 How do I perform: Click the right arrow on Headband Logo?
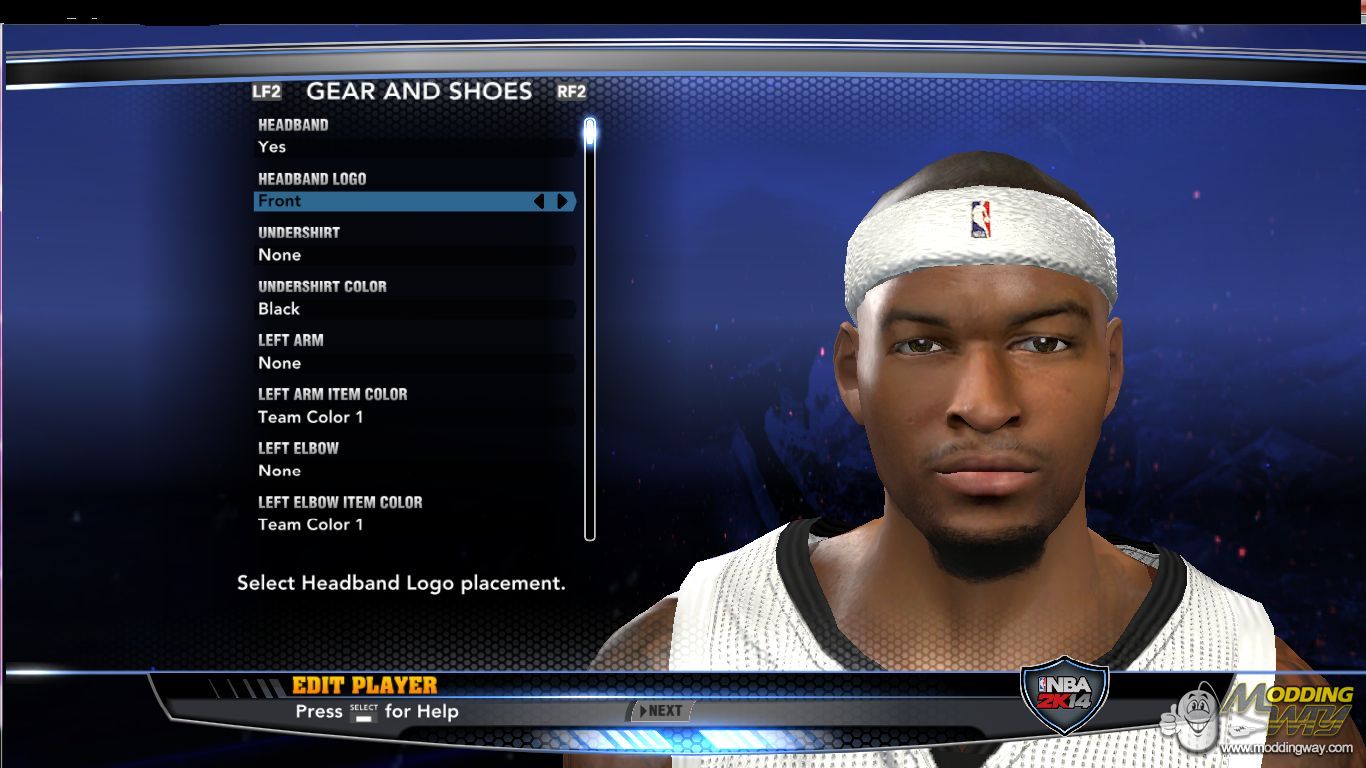[x=563, y=201]
